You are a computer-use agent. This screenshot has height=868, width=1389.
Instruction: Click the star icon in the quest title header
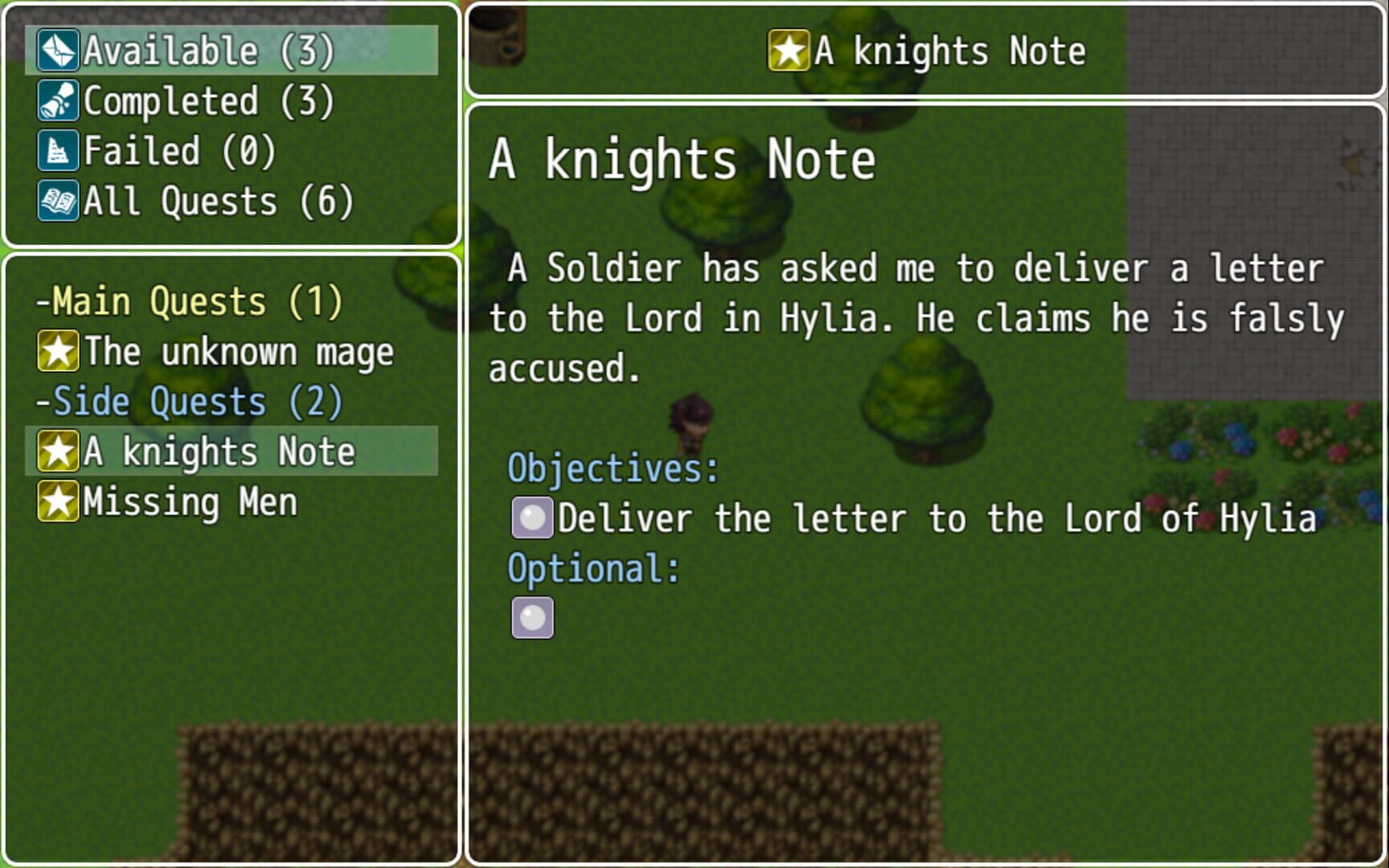(x=789, y=50)
